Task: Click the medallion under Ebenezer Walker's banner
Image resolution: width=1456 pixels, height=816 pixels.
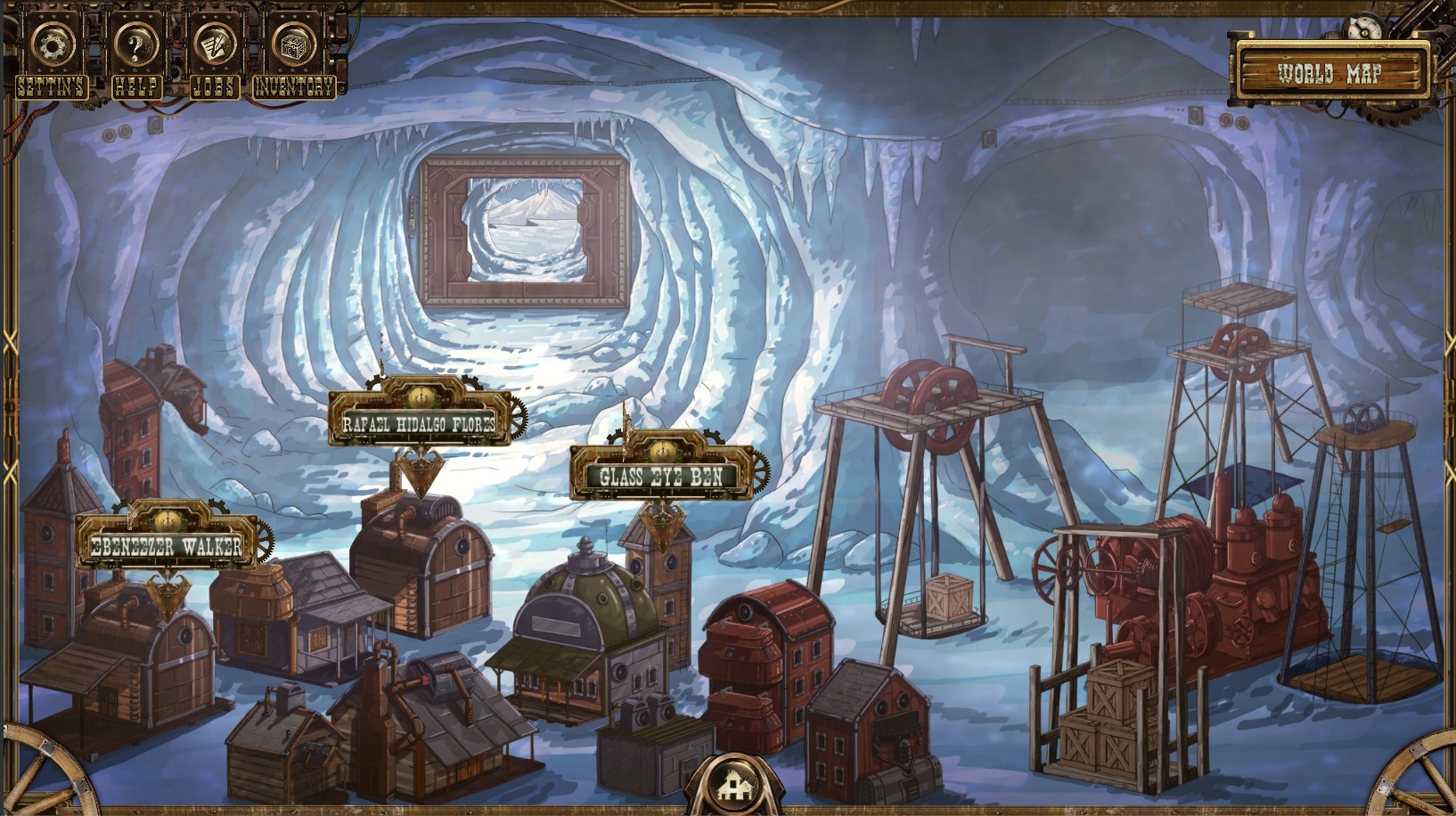Action: point(168,592)
